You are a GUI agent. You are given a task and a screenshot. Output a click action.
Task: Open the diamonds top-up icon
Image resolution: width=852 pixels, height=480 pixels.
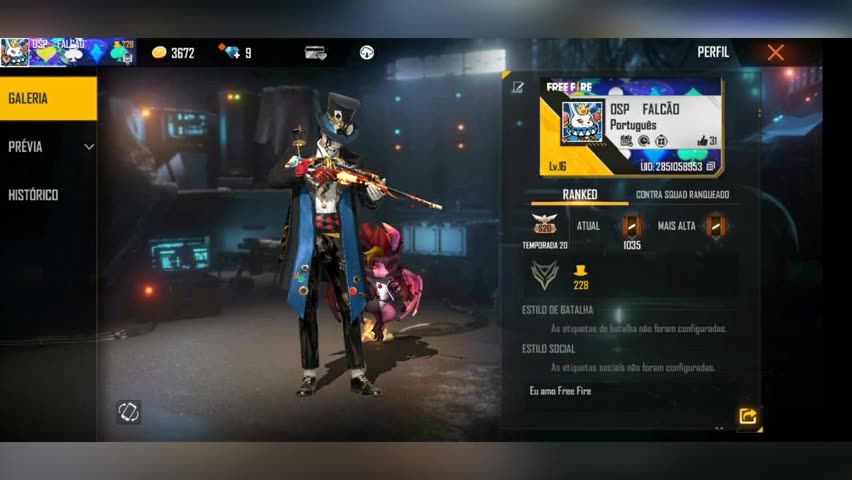[x=234, y=53]
